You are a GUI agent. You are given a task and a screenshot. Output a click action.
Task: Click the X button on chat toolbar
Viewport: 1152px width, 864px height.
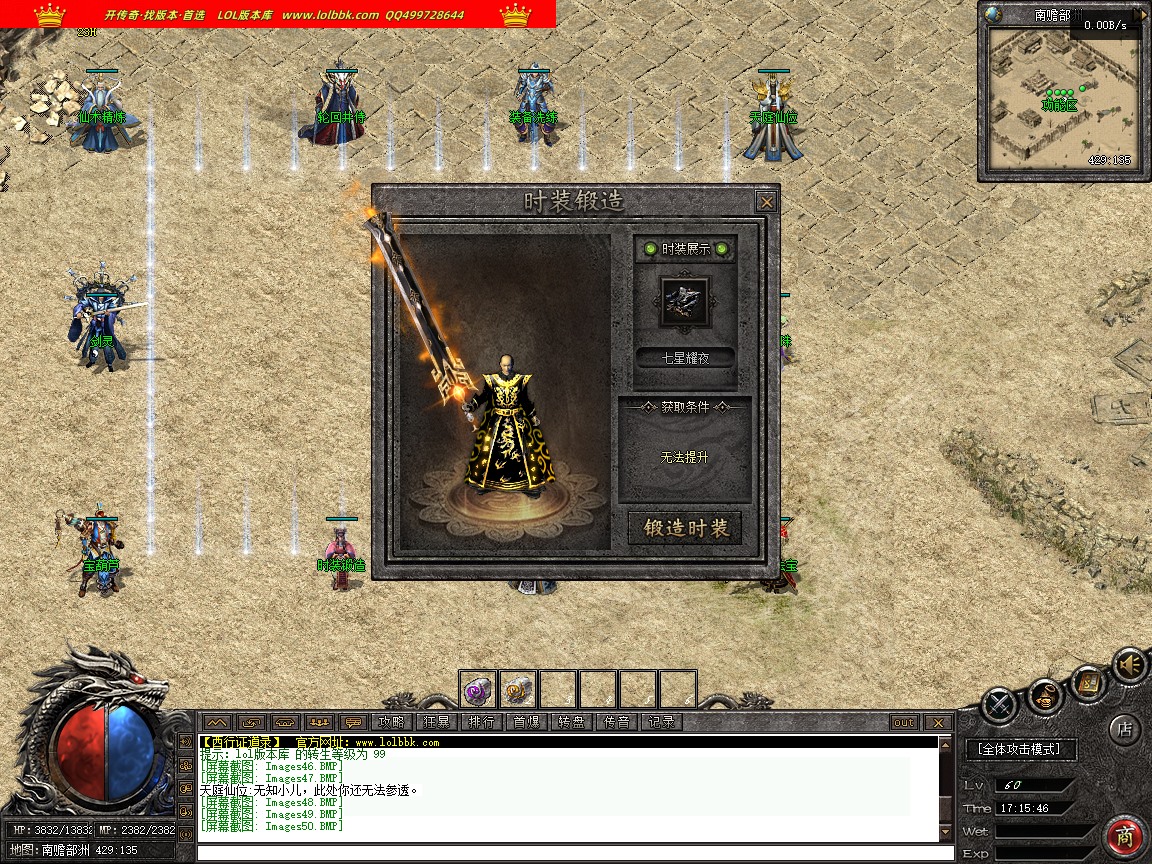[x=937, y=722]
